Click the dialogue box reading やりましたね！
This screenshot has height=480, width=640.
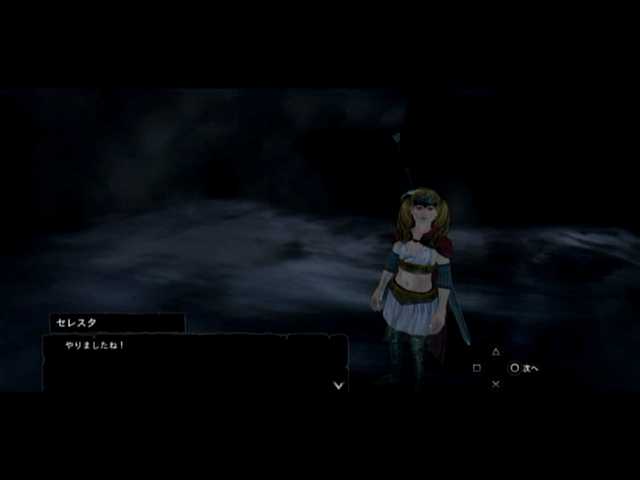[x=194, y=362]
